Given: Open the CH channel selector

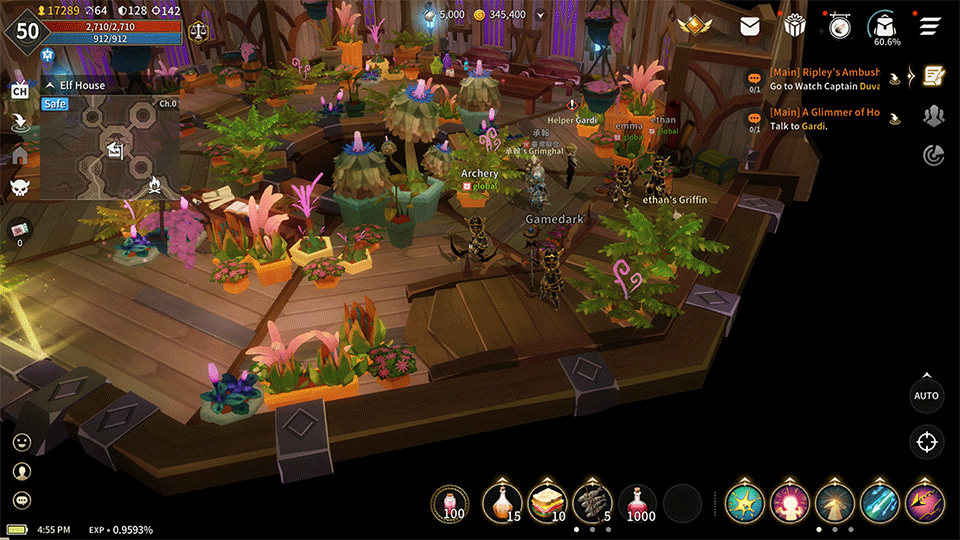Looking at the screenshot, I should pyautogui.click(x=19, y=91).
